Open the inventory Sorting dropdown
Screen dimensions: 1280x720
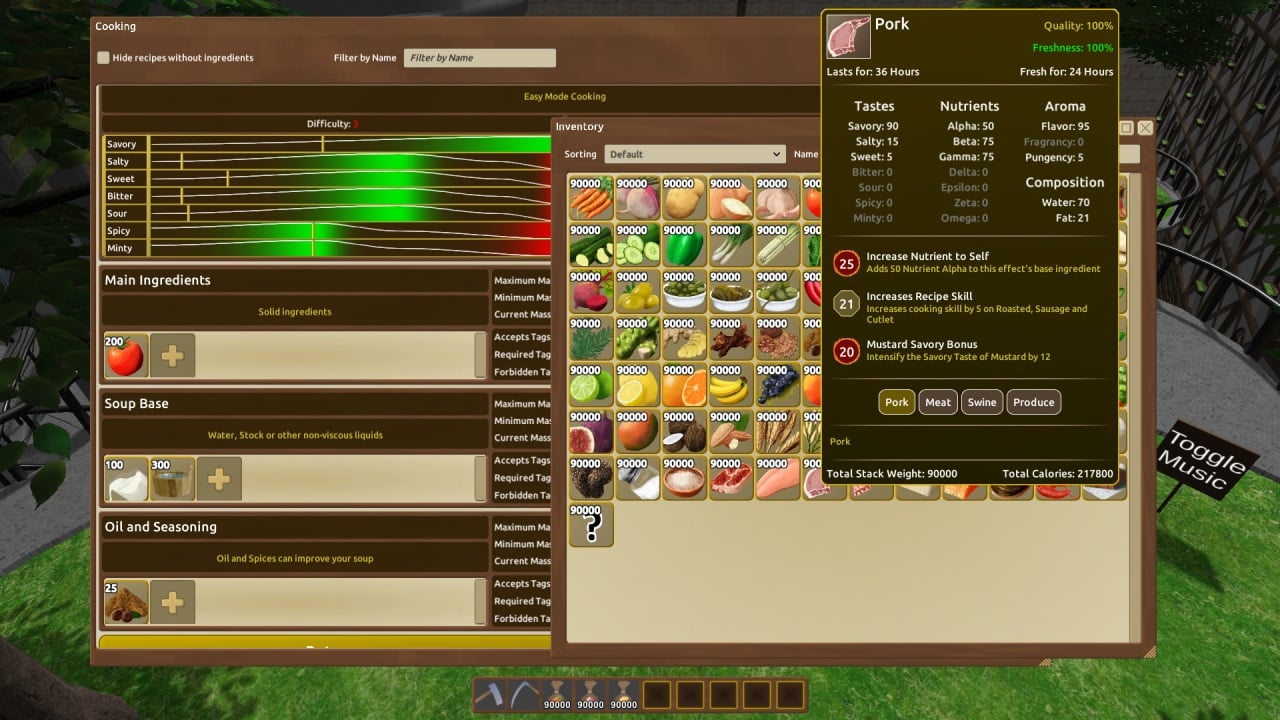click(694, 154)
